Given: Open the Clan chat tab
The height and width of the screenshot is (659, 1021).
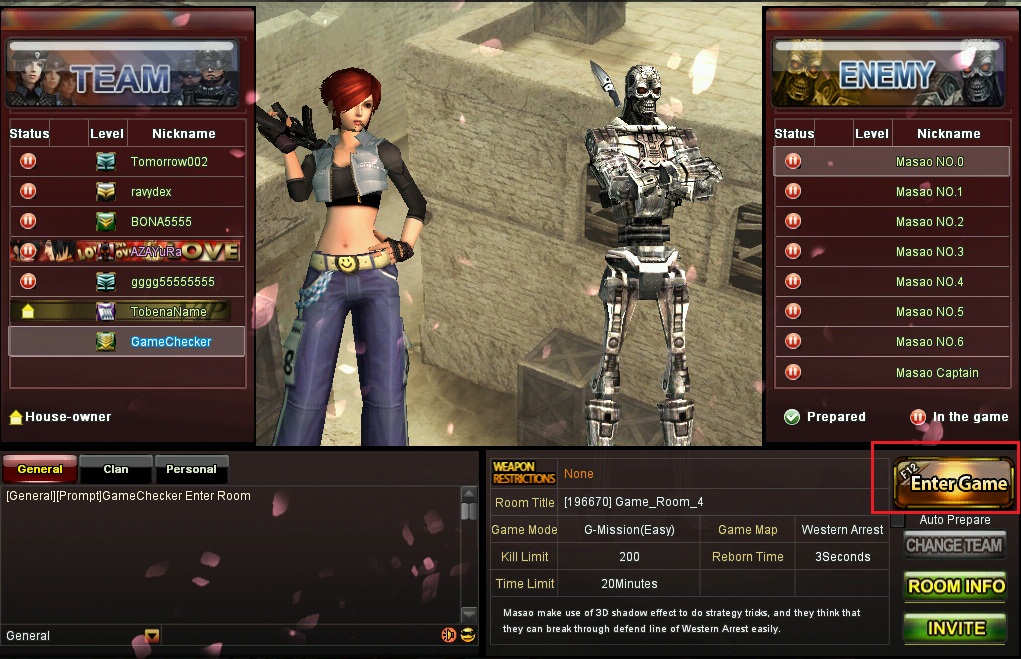Looking at the screenshot, I should (116, 469).
